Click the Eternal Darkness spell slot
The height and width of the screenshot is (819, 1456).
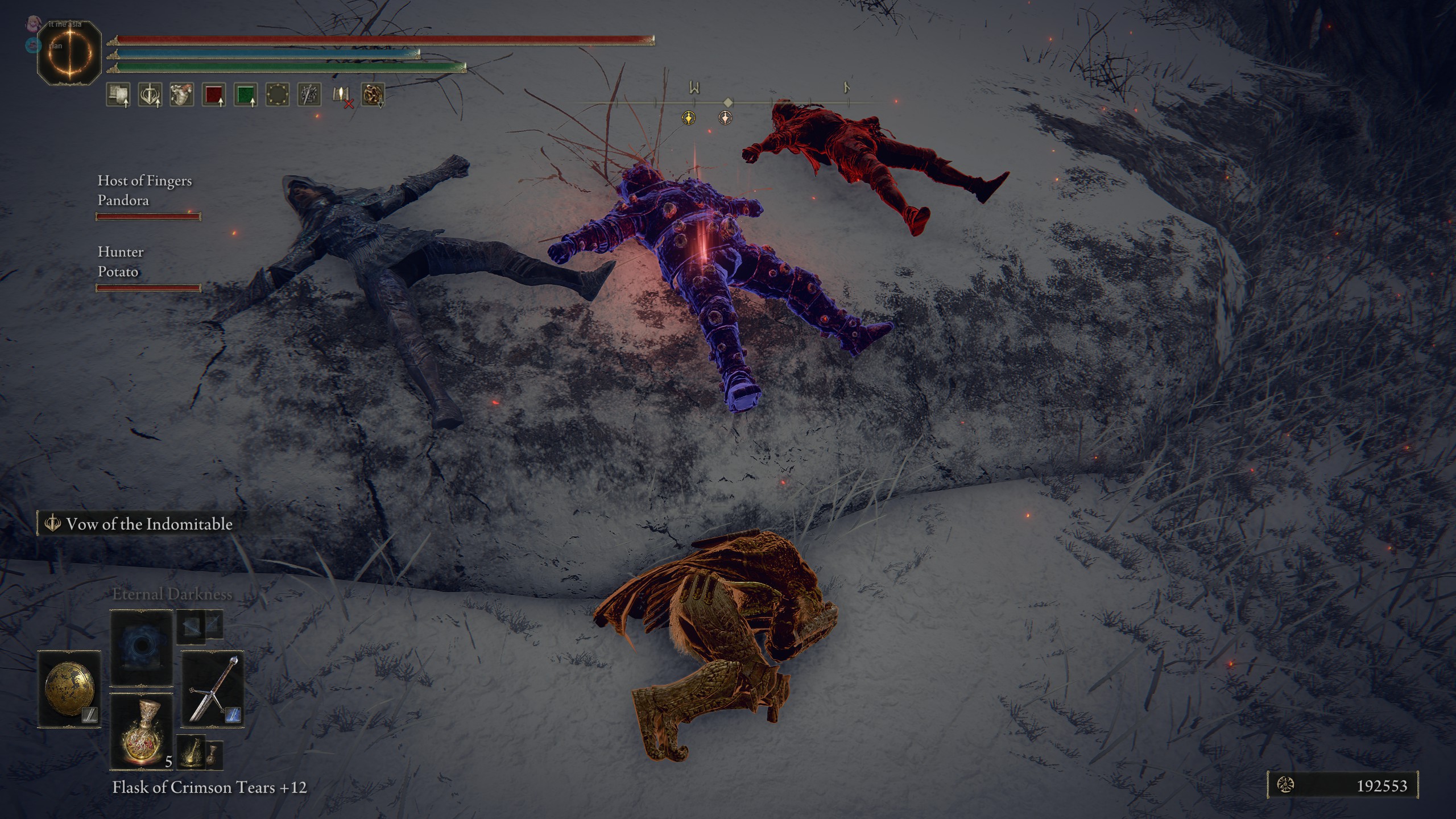tap(142, 648)
